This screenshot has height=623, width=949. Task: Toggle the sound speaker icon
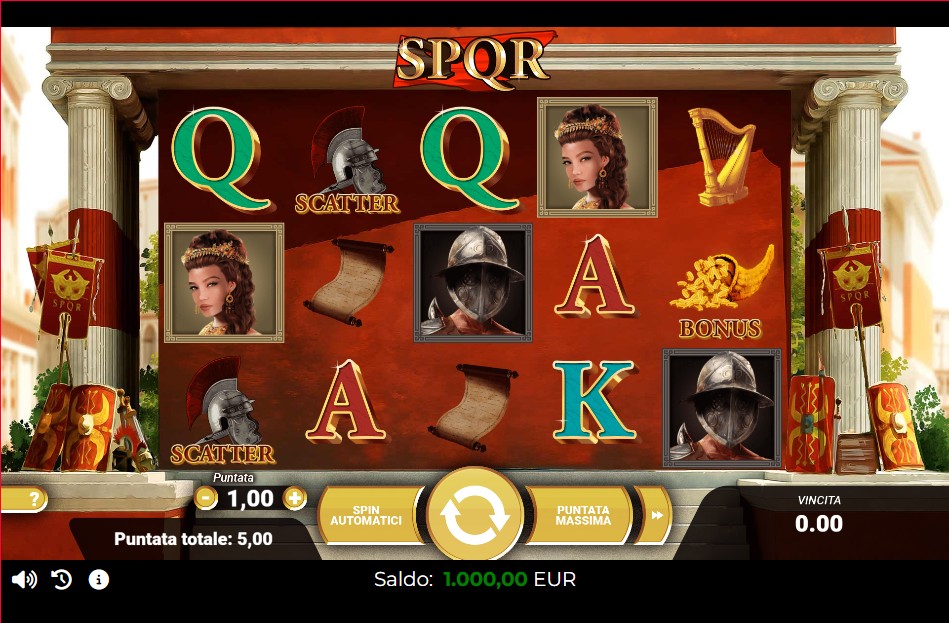coord(24,580)
